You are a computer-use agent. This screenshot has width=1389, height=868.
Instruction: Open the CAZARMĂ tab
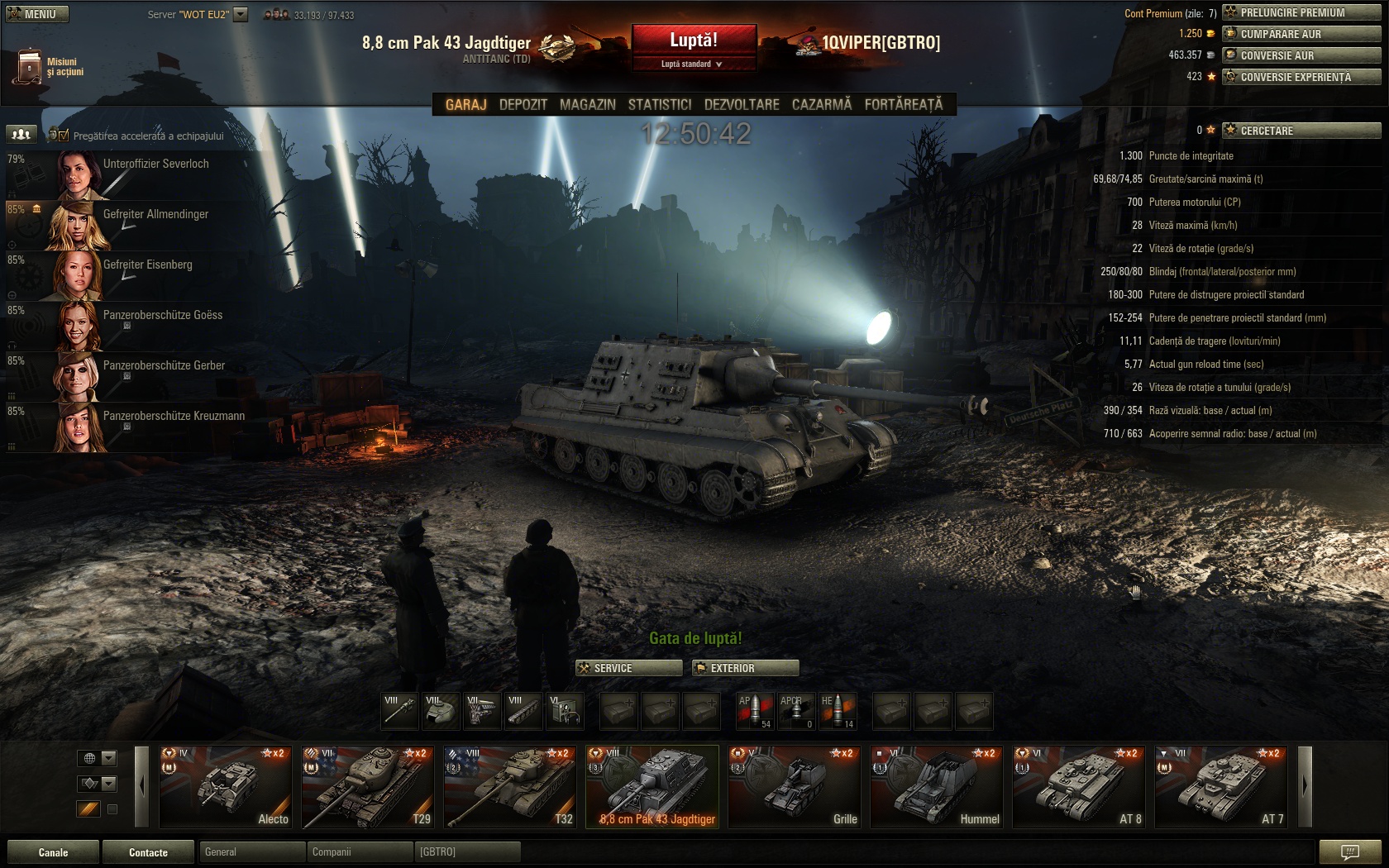tap(821, 105)
